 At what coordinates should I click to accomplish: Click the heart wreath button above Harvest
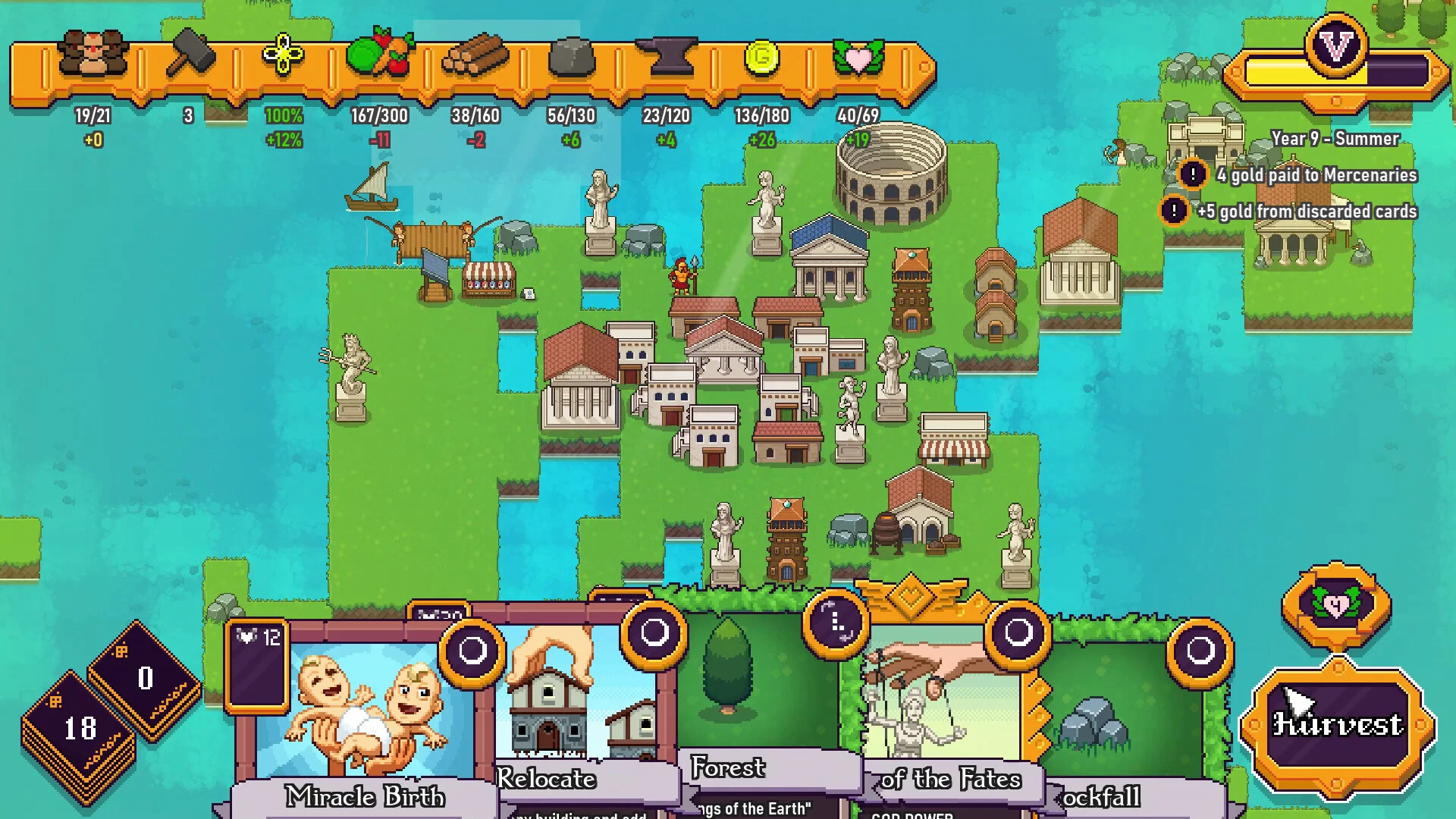(x=1336, y=605)
